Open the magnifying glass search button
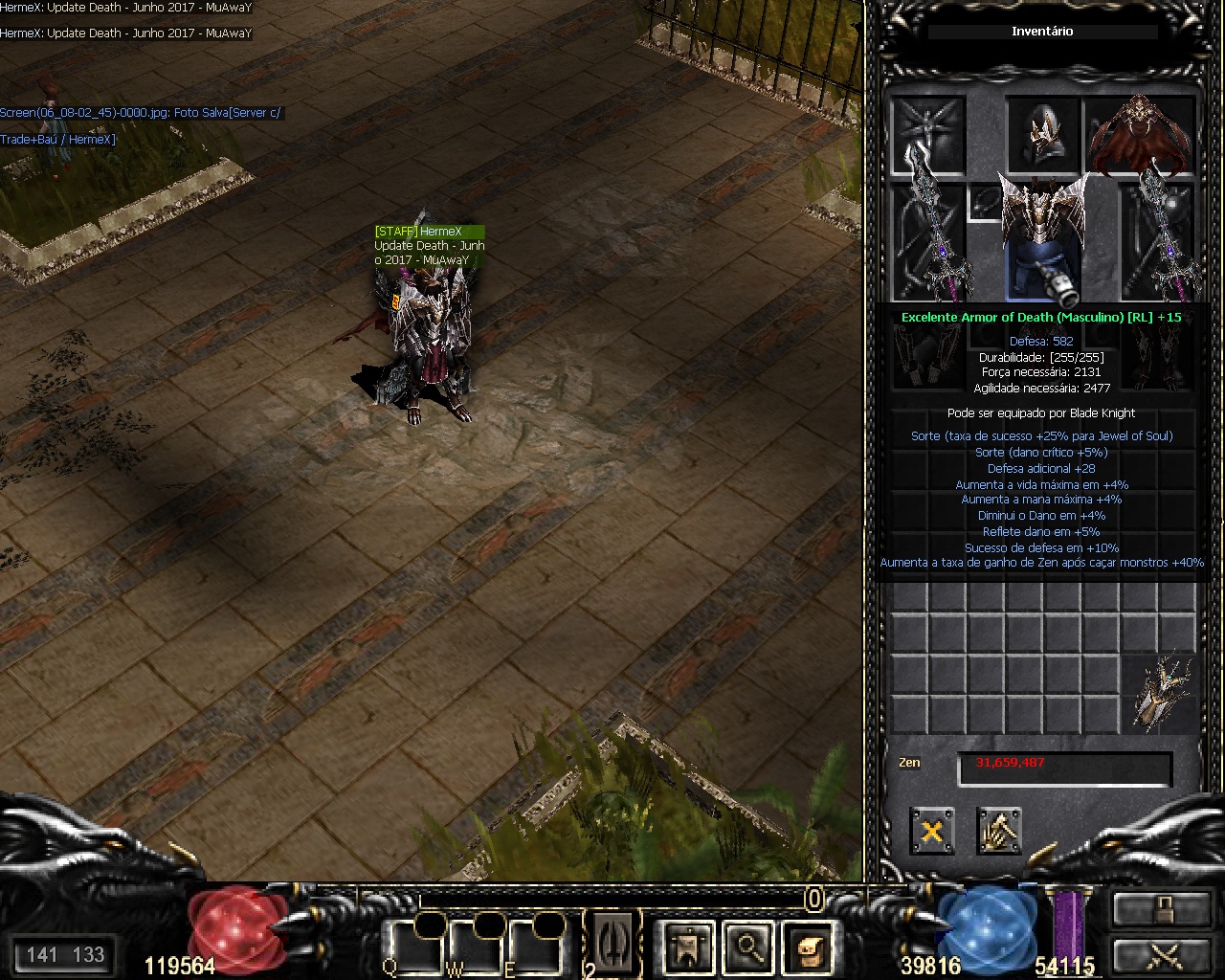This screenshot has height=980, width=1225. click(x=746, y=947)
